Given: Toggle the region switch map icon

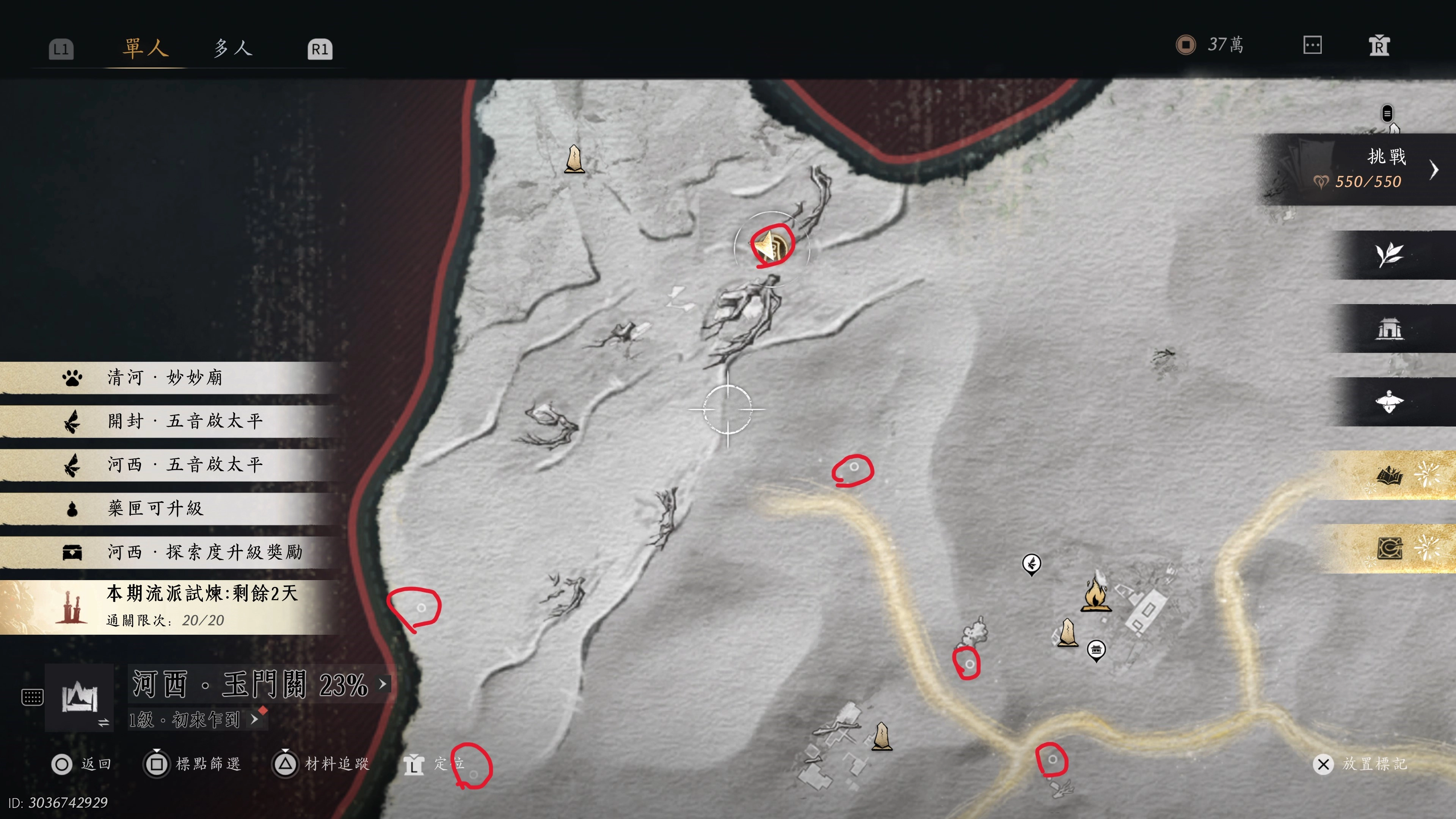Looking at the screenshot, I should [x=79, y=698].
